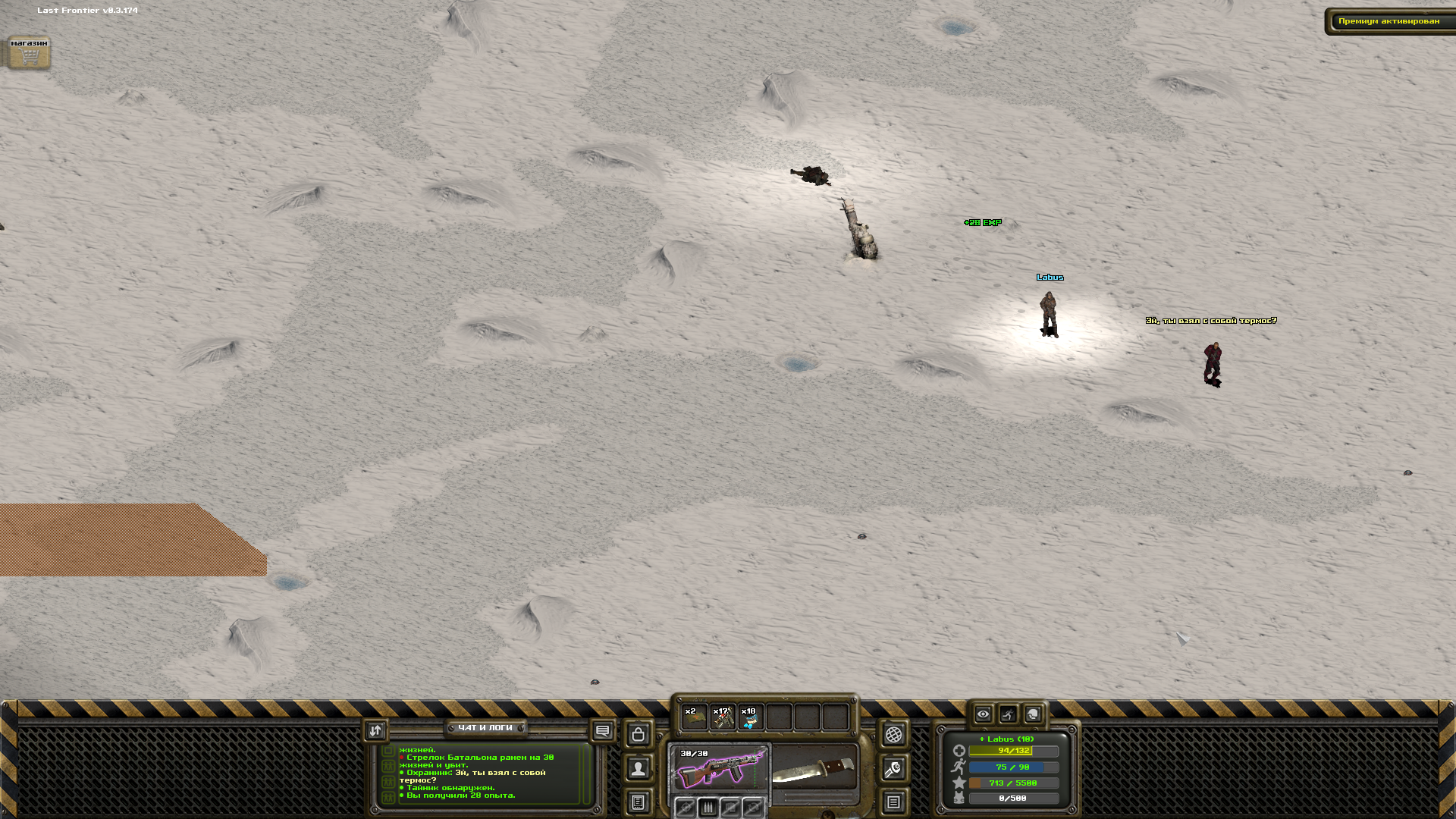
Task: Open the wrench settings button
Action: [x=894, y=769]
